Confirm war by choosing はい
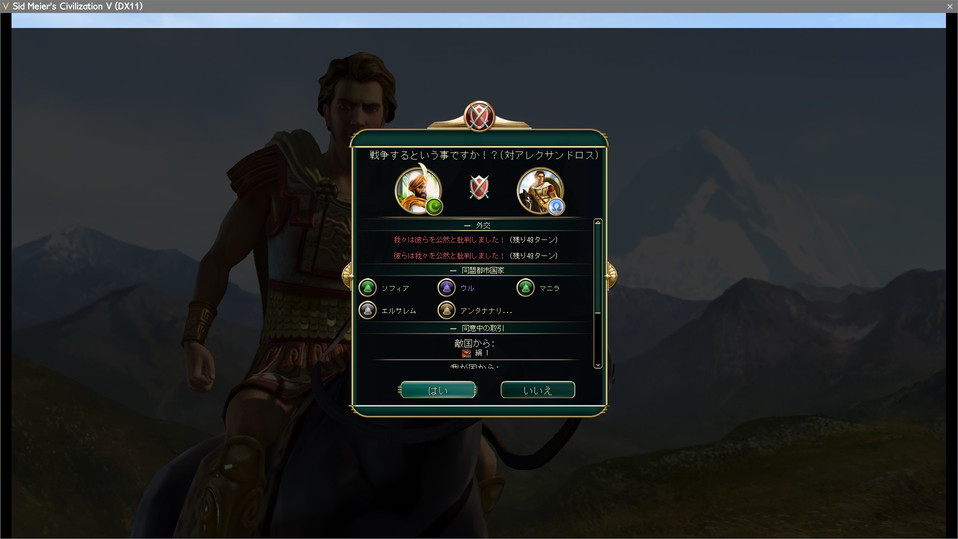This screenshot has height=539, width=958. point(438,390)
